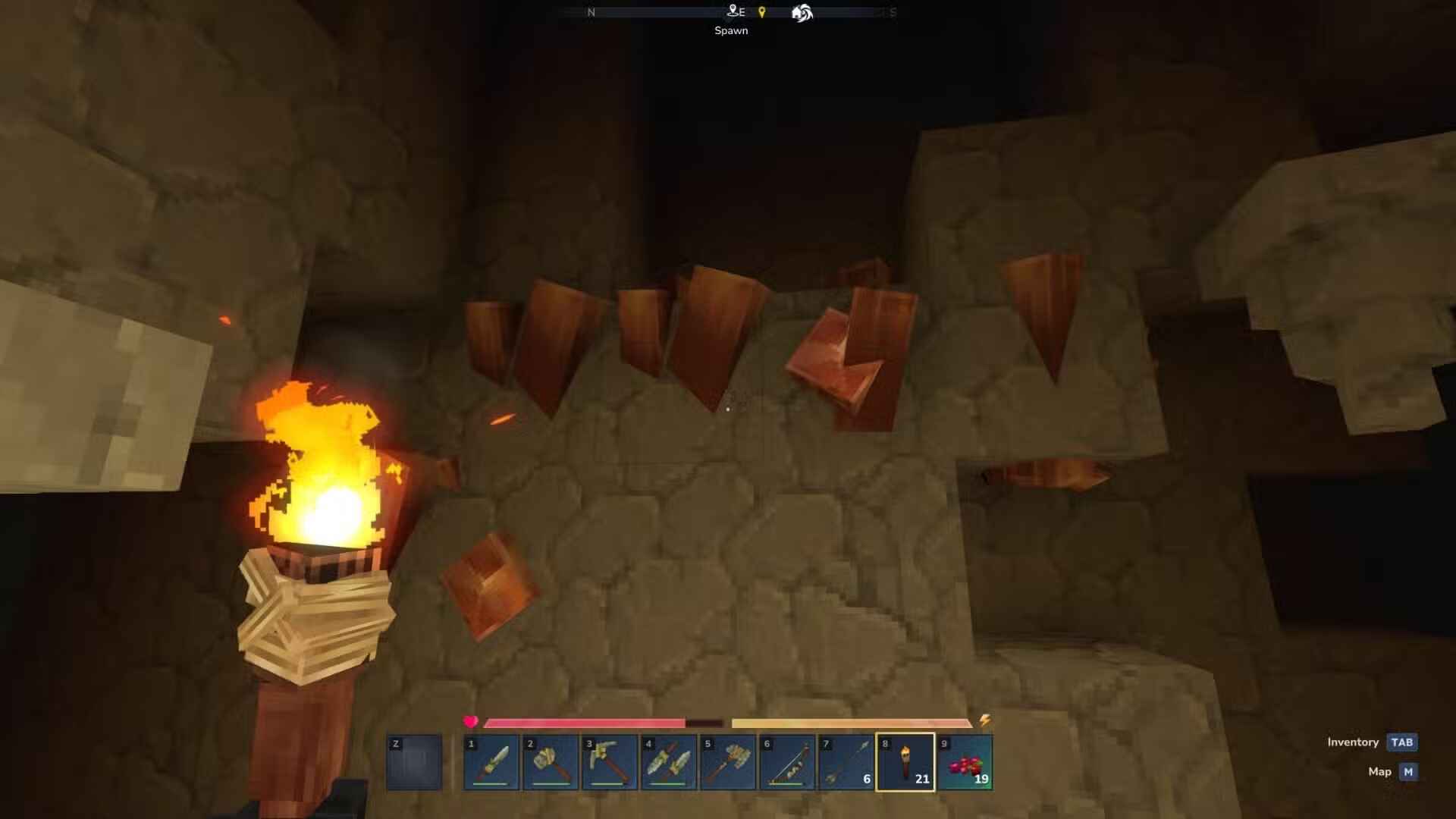Select the throwing blades in slot 4
Viewport: 1456px width, 819px height.
coord(667,762)
